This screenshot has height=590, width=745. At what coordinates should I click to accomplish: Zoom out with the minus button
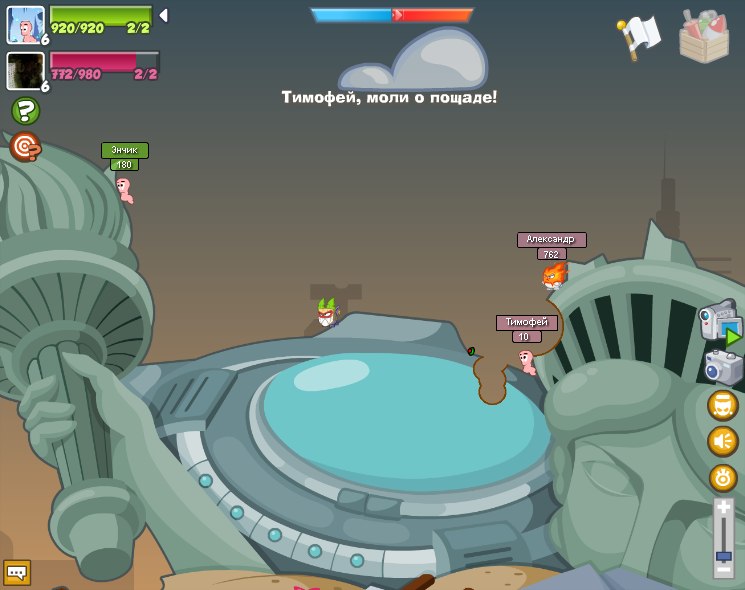point(723,570)
